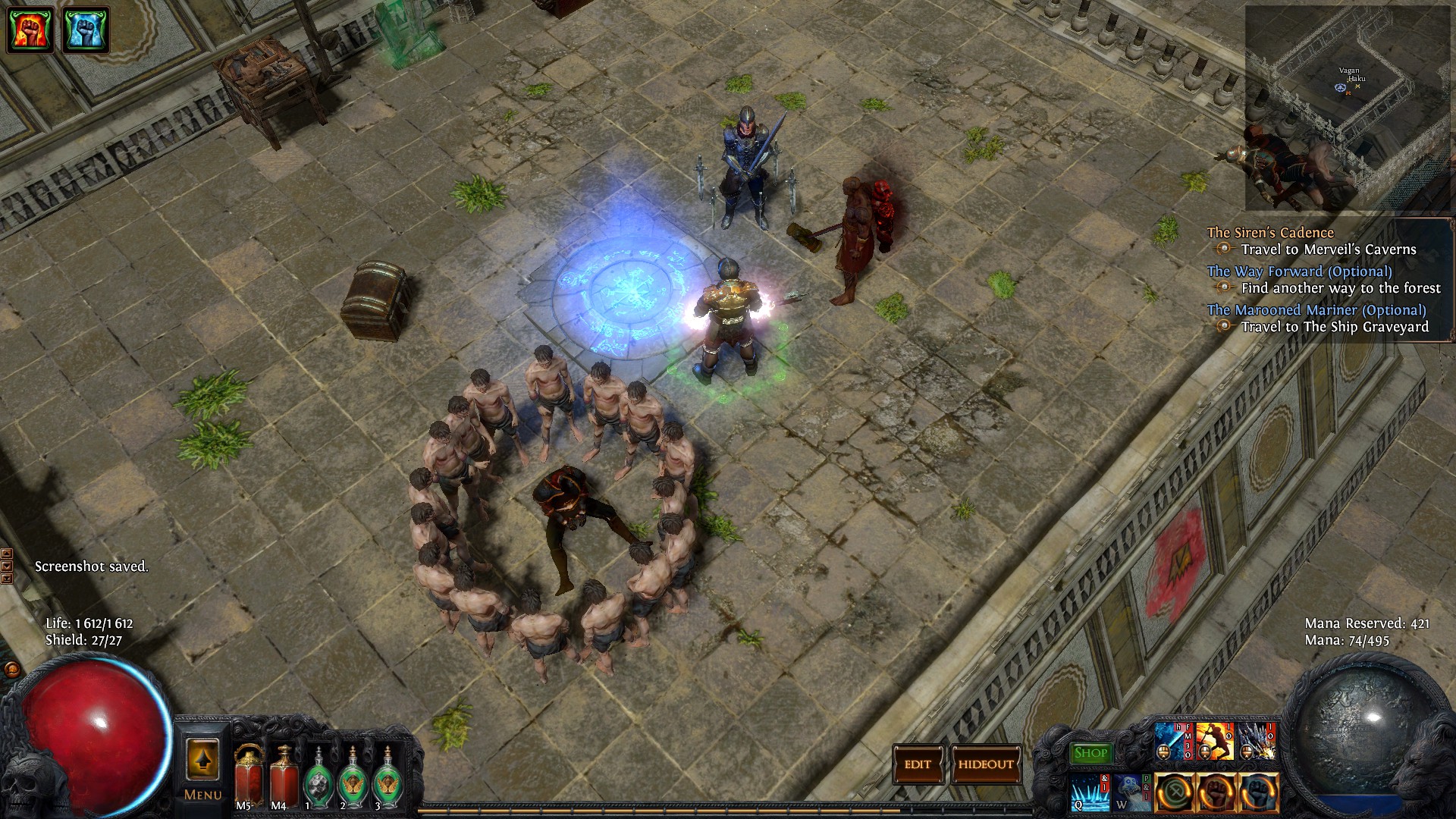
Task: Select the red fist aura skill slot
Action: (x=1217, y=792)
